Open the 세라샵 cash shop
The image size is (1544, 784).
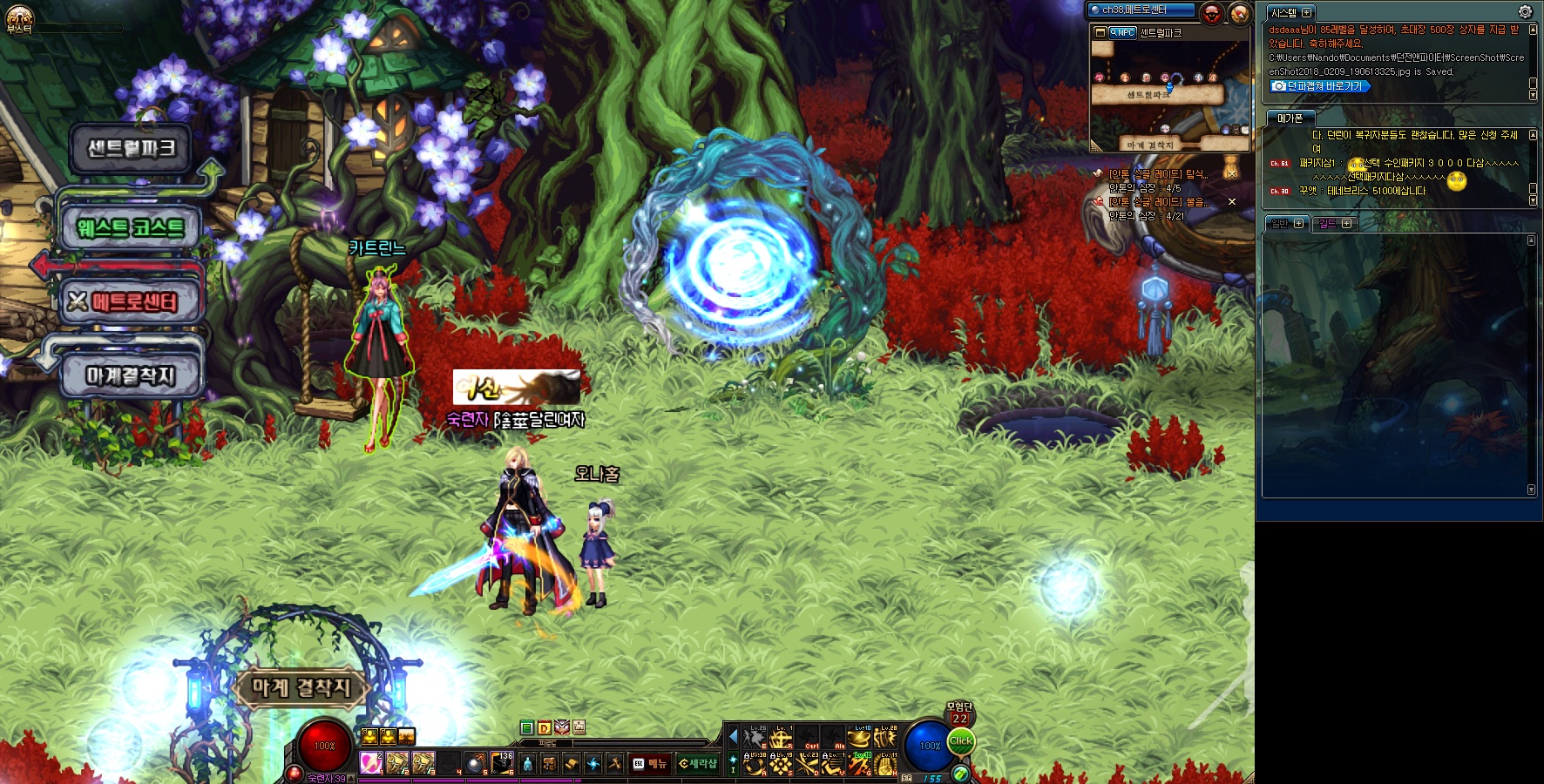(697, 764)
